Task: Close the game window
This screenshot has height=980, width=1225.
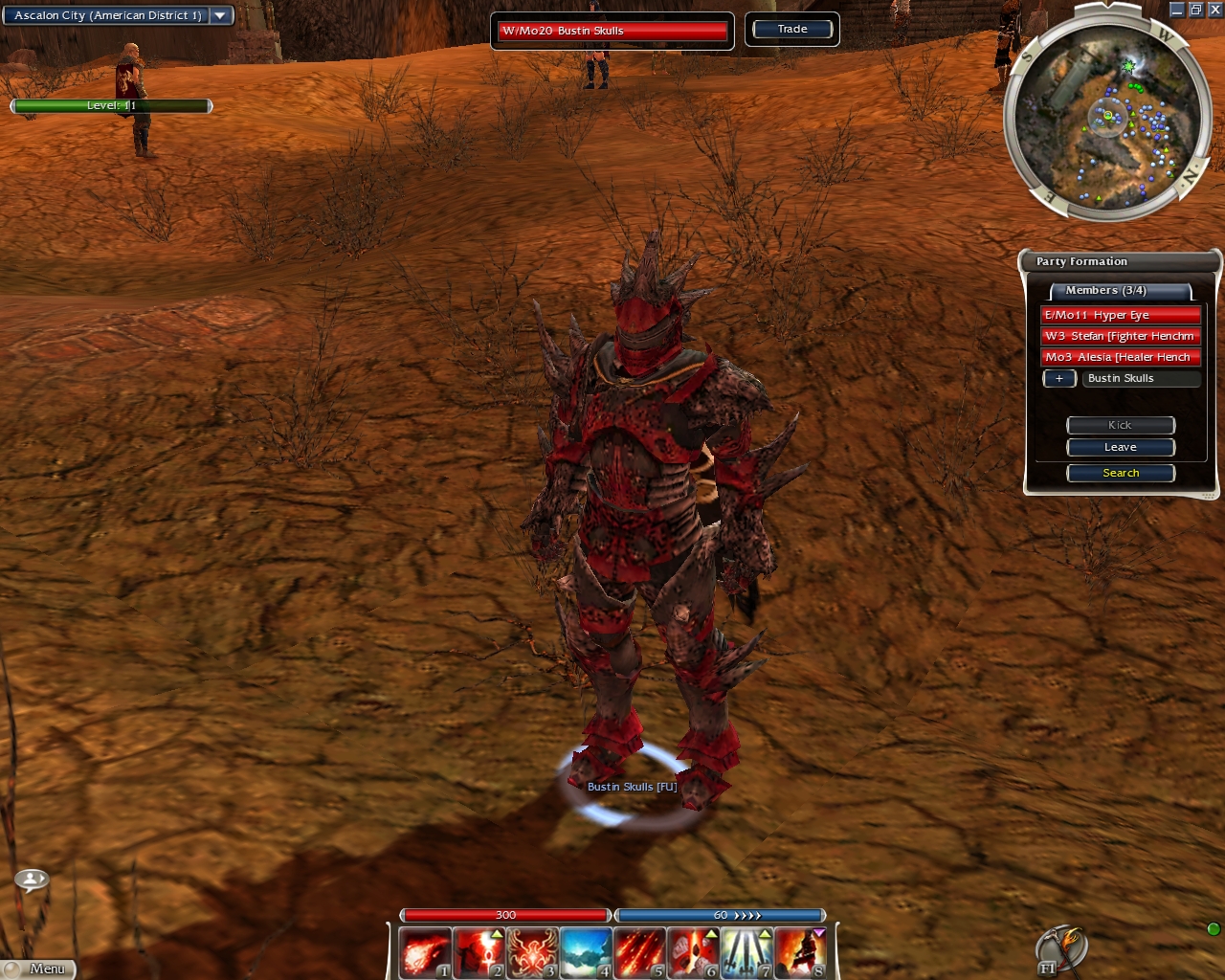Action: 1214,10
